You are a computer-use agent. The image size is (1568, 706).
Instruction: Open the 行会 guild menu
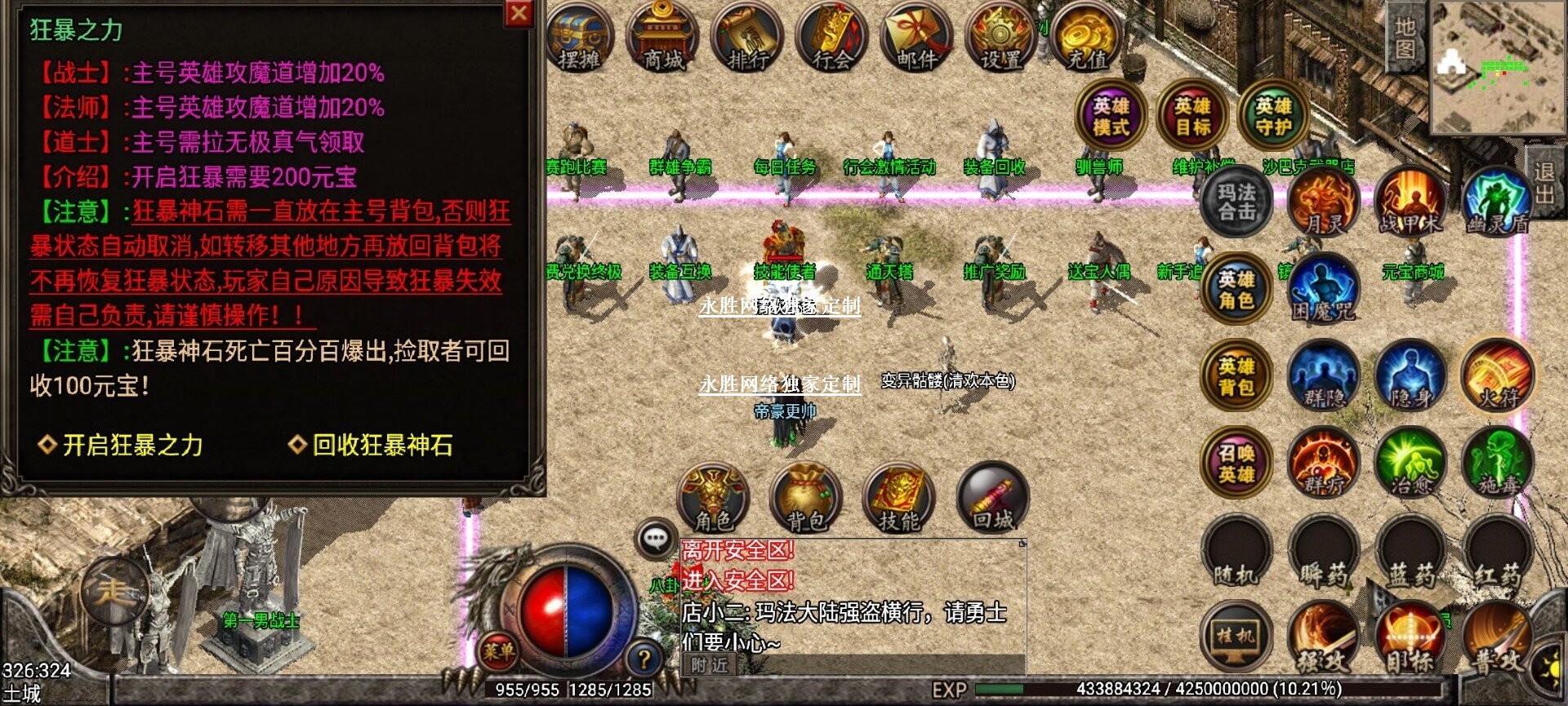[x=832, y=38]
